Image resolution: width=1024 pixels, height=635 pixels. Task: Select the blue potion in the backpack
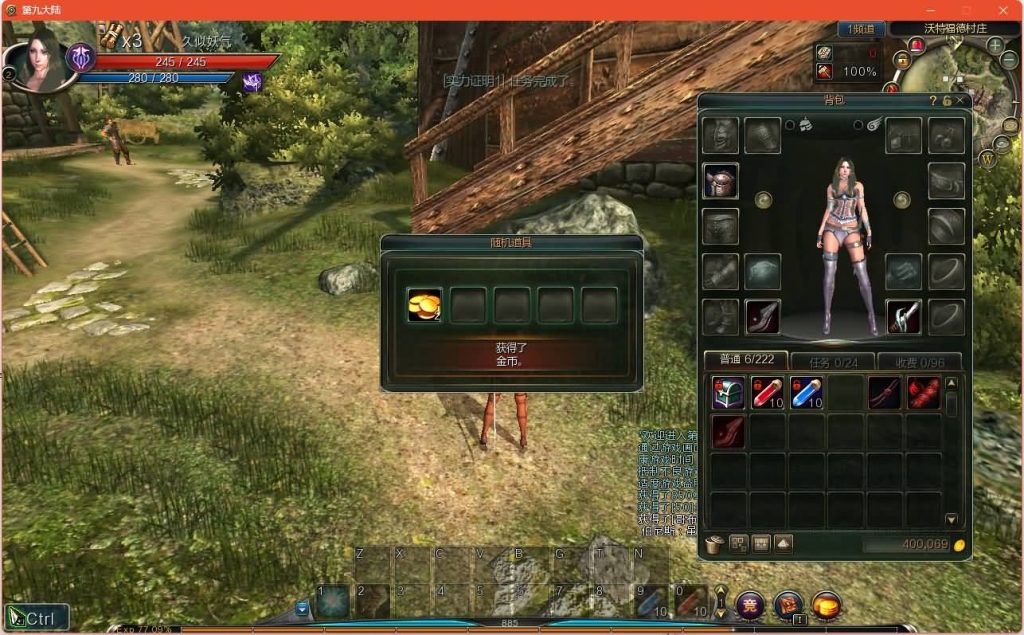pyautogui.click(x=806, y=392)
